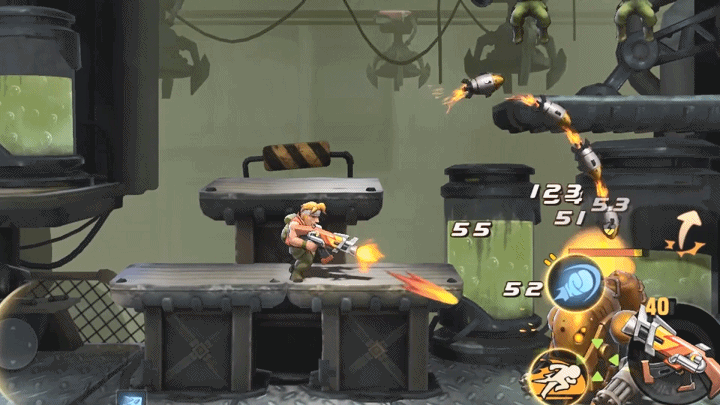Activate the blue energy fist skill
Image resolution: width=720 pixels, height=405 pixels.
[x=578, y=286]
